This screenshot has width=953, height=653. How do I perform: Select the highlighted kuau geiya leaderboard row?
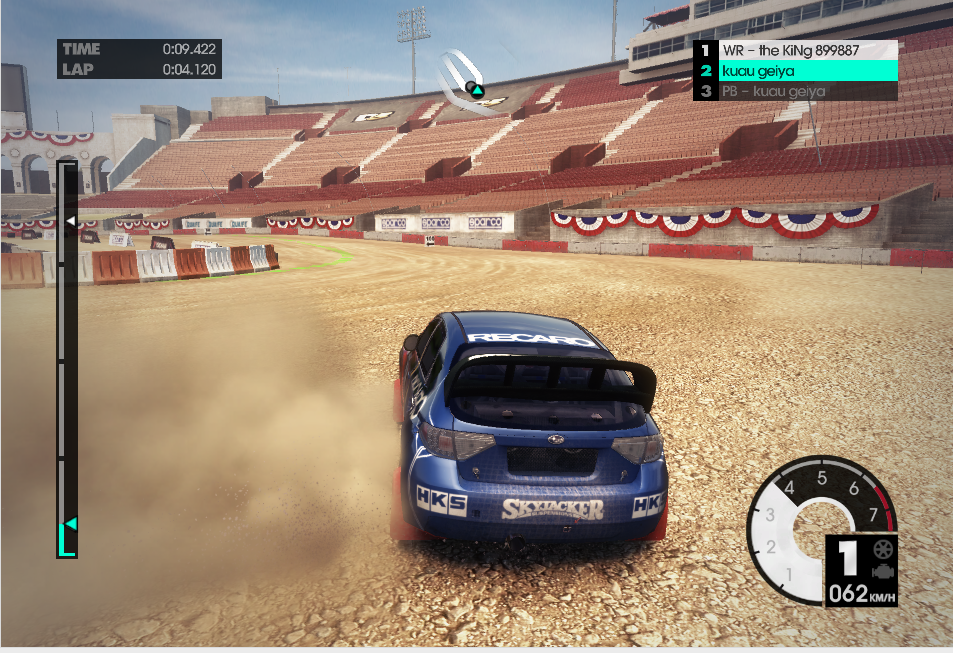pyautogui.click(x=796, y=70)
